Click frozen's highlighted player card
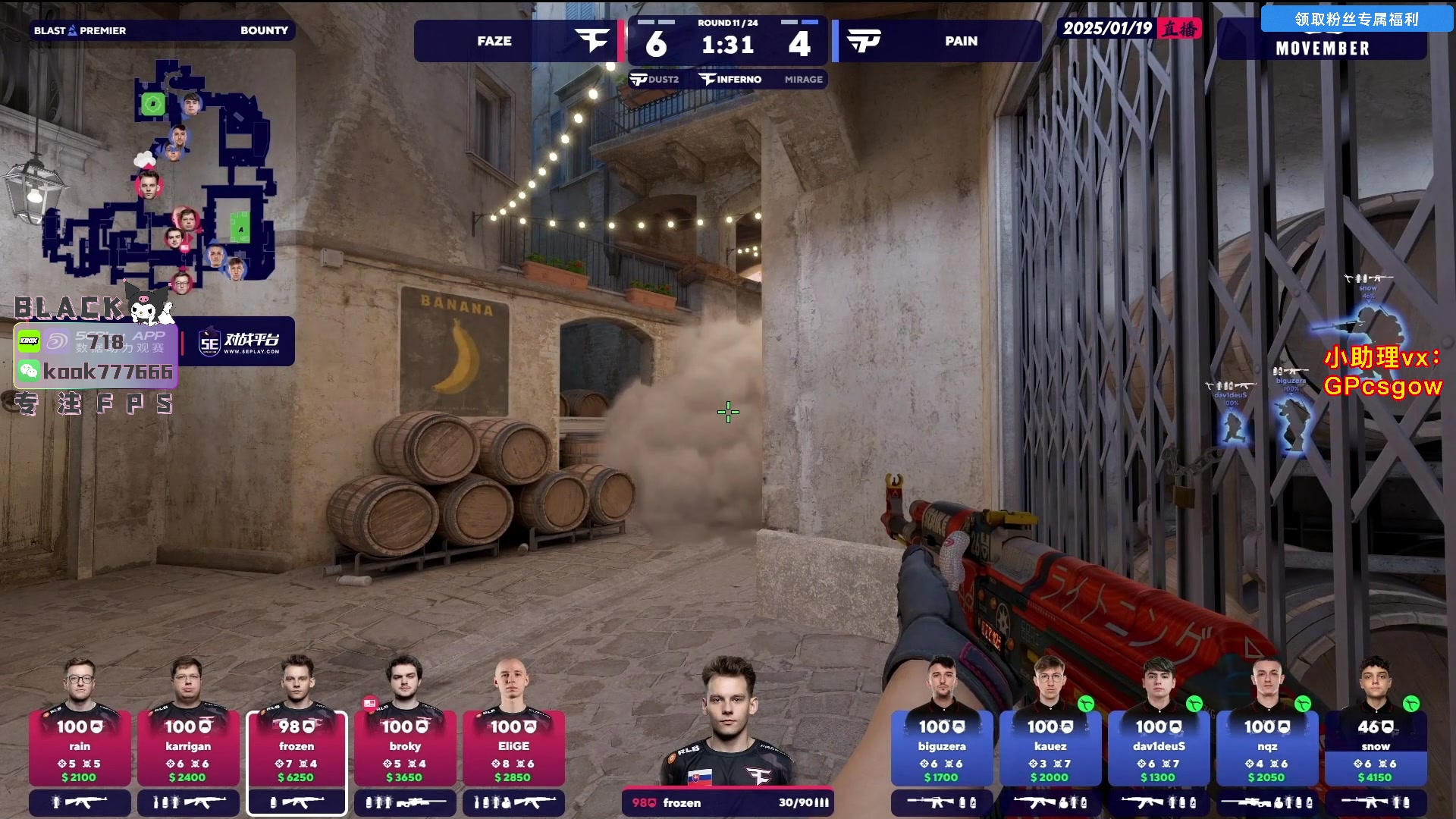Viewport: 1456px width, 819px height. tap(297, 748)
